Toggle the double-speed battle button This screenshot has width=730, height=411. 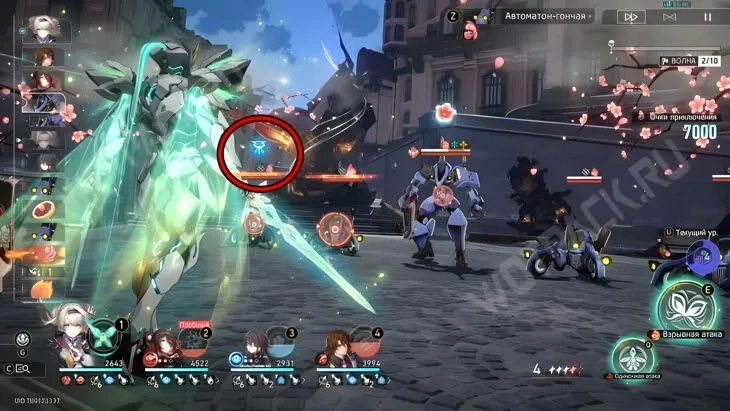coord(631,17)
